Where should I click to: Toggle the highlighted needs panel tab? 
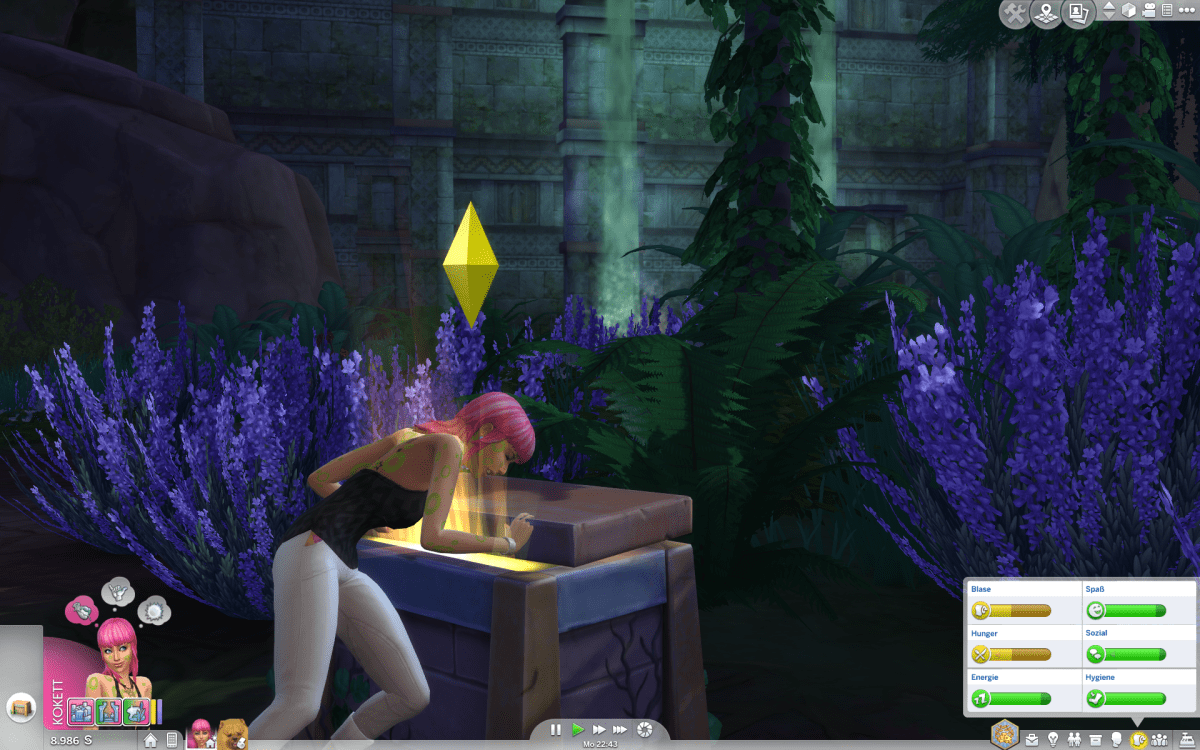pos(1138,740)
